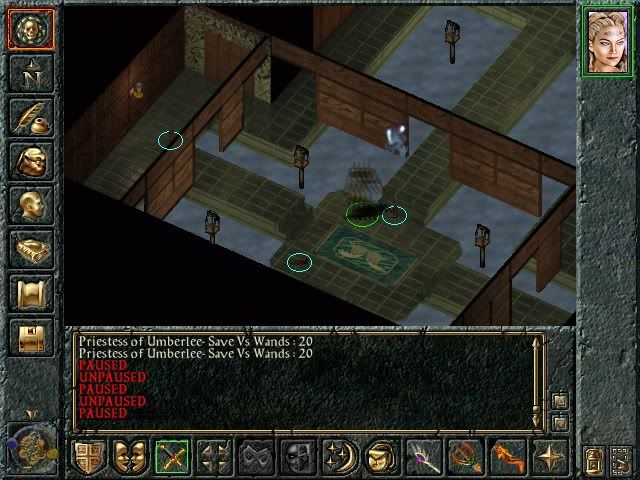The image size is (640, 480).
Task: Open the options chest button
Action: pos(30,337)
